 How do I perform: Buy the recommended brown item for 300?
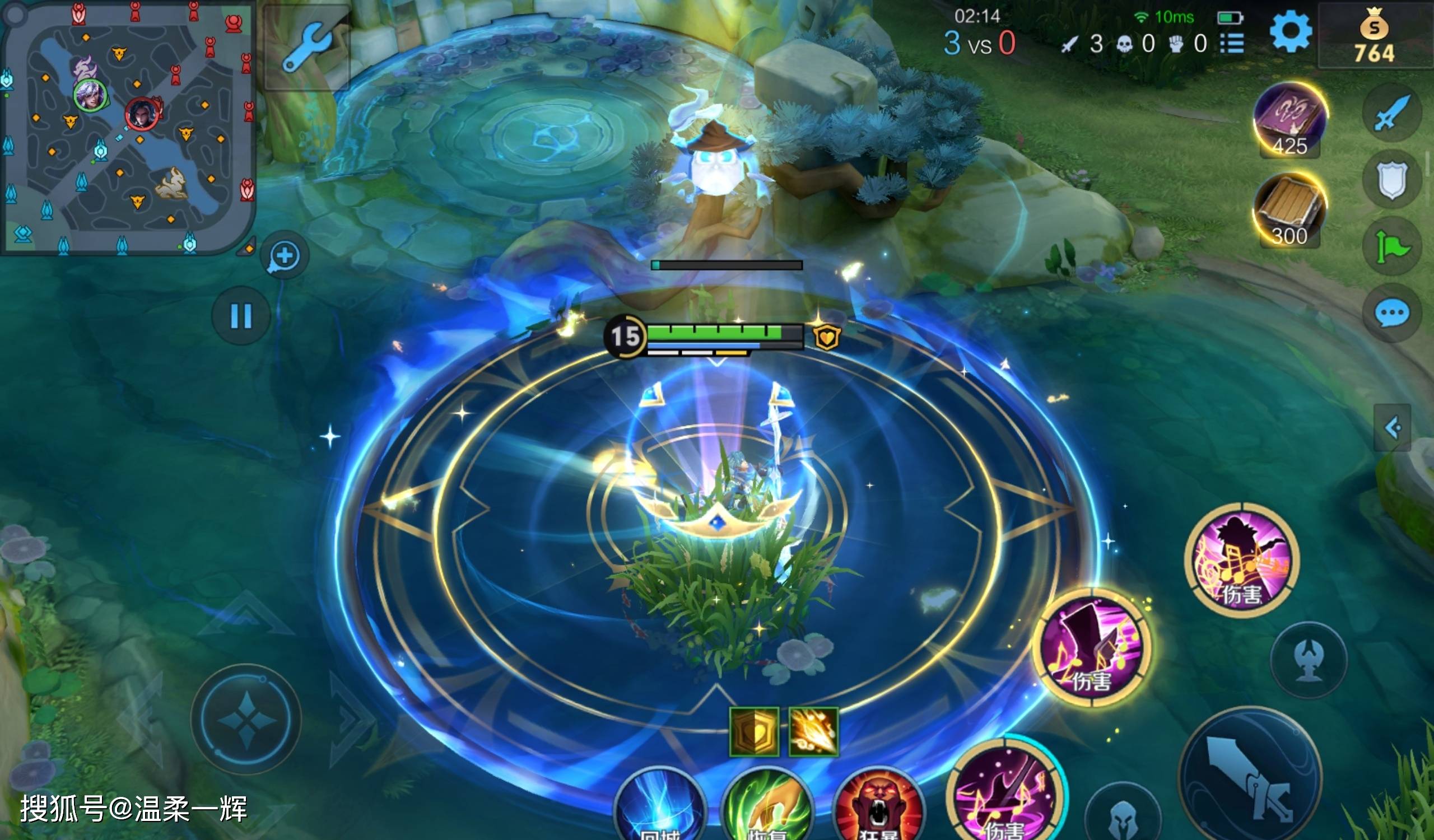[1289, 210]
